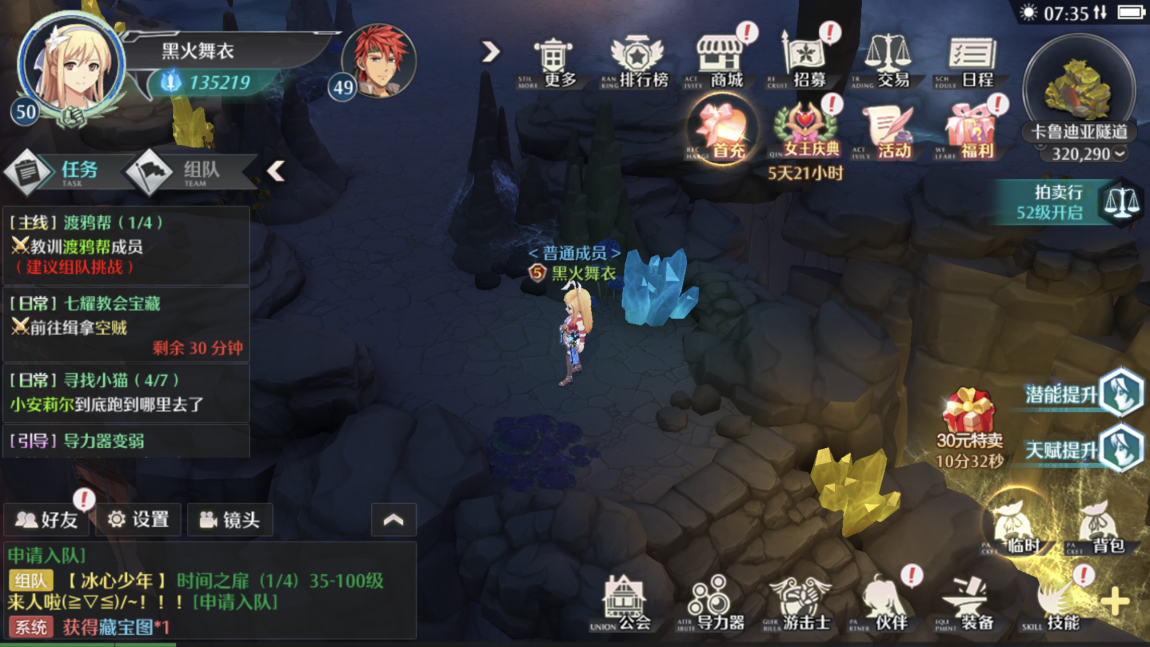1150x647 pixels.
Task: Open the 商城 shop menu
Action: 723,62
